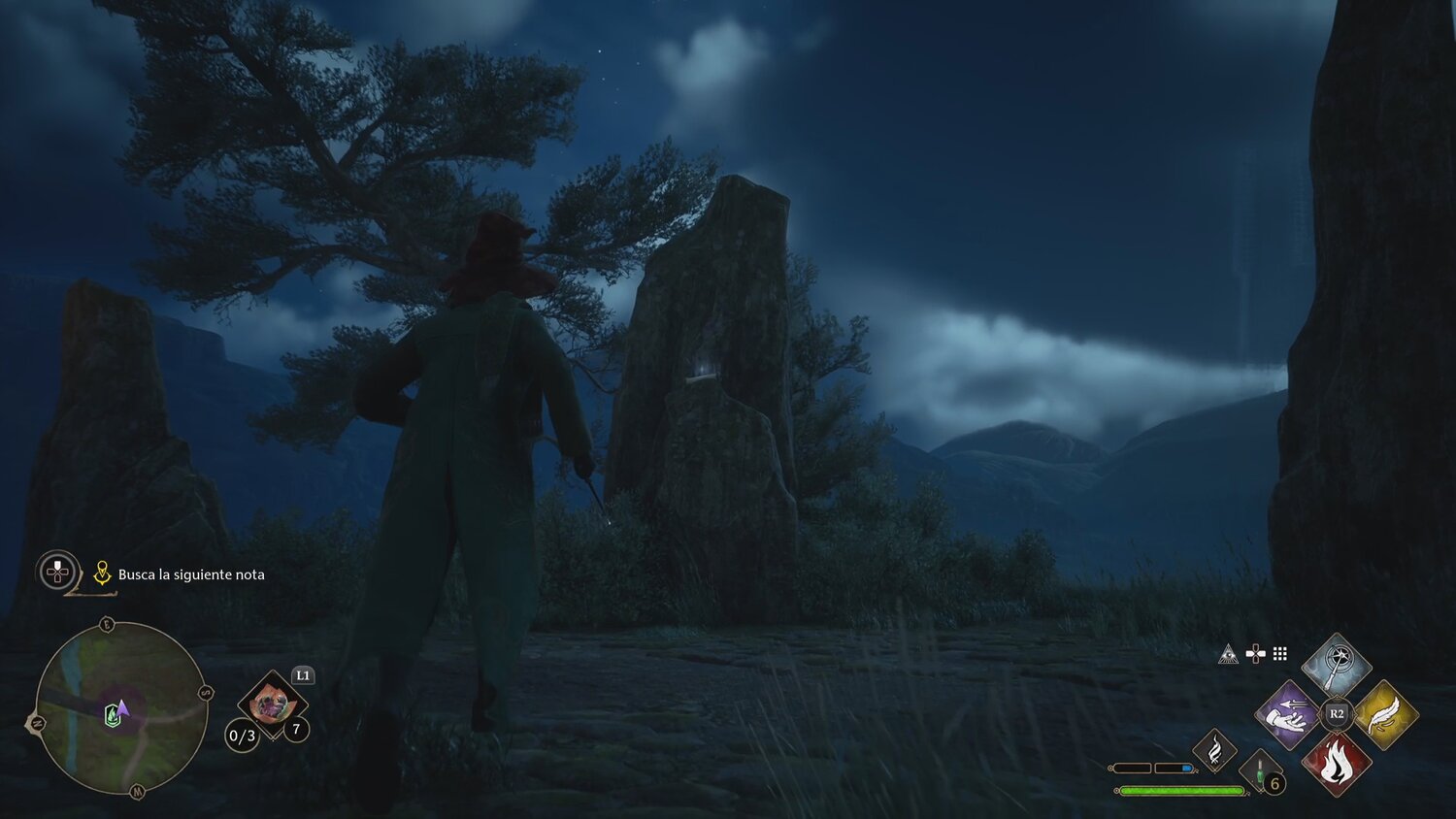Cast the Levioso feather spell
This screenshot has height=819, width=1456.
(x=1385, y=715)
